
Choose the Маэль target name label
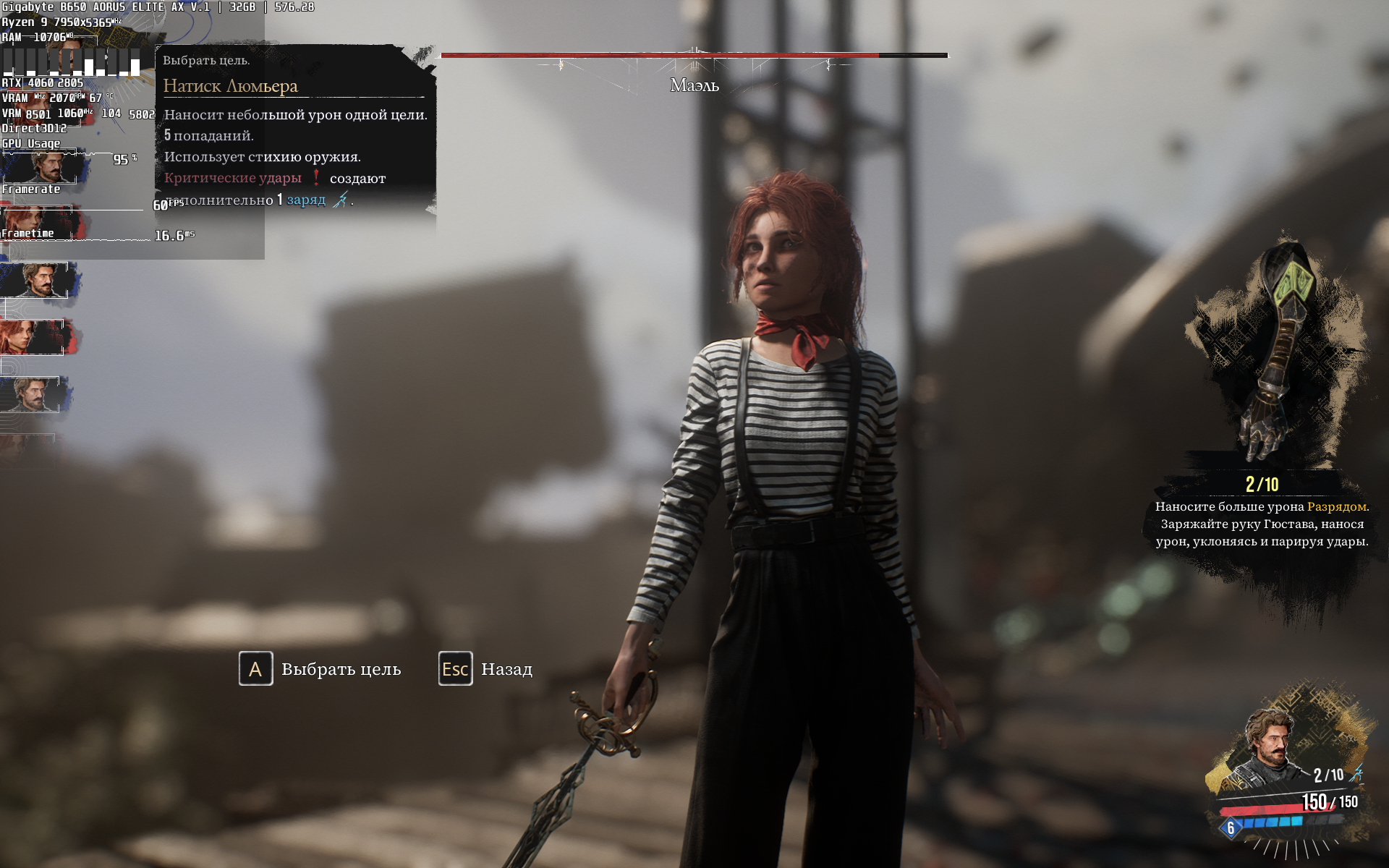(694, 85)
